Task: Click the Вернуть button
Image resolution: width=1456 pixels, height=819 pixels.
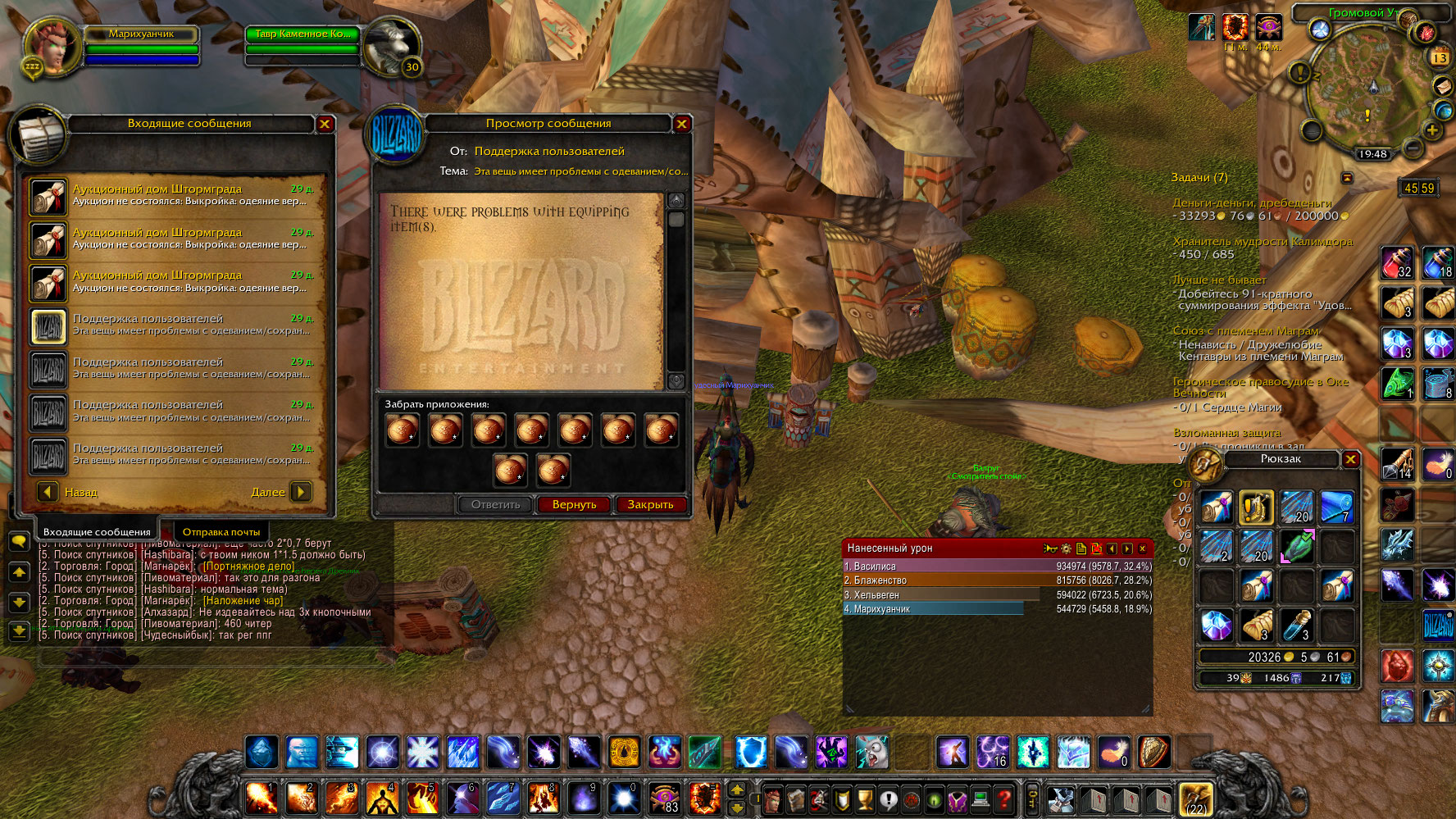Action: click(574, 504)
